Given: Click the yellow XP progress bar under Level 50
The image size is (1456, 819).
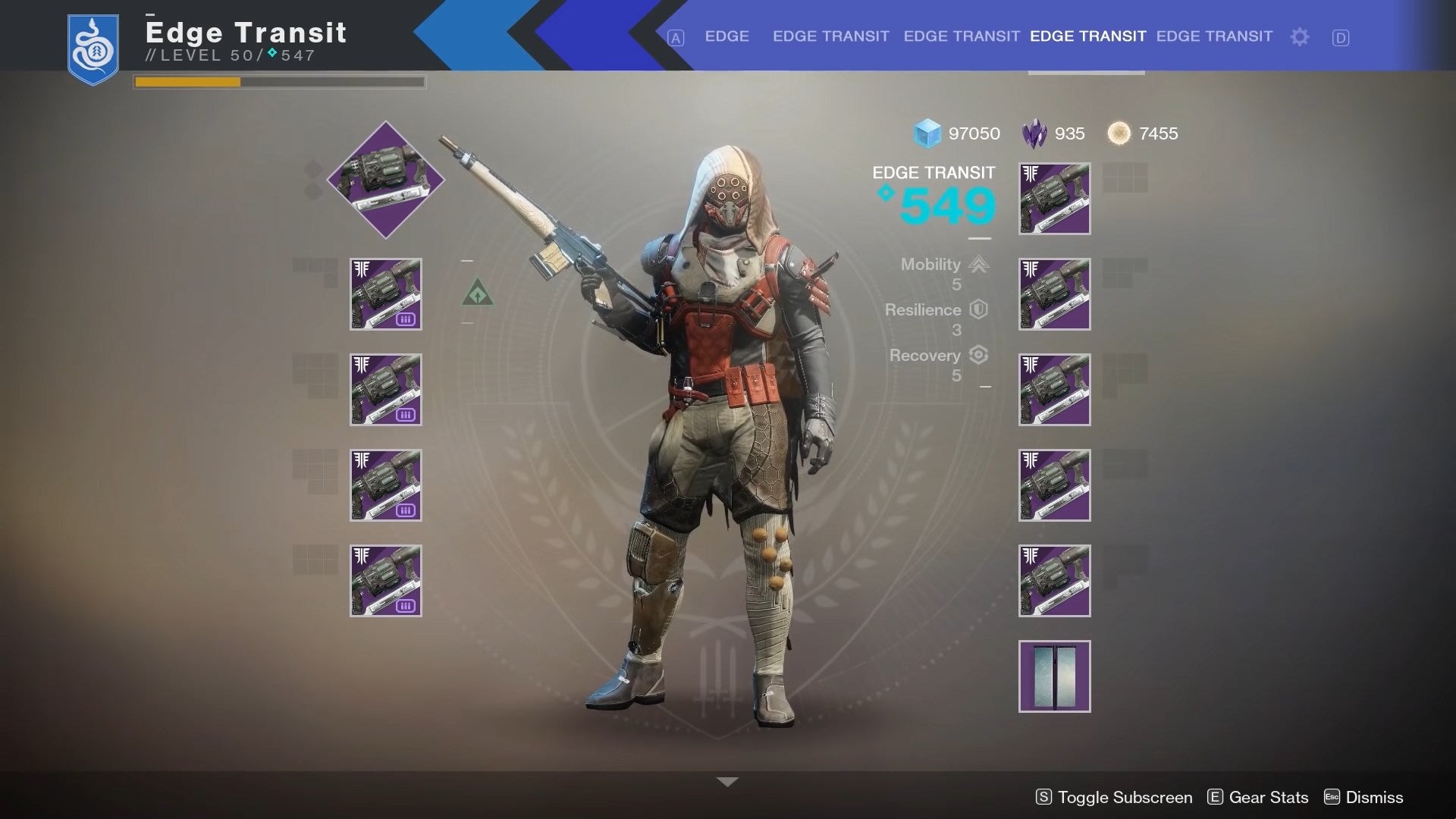Looking at the screenshot, I should (186, 82).
